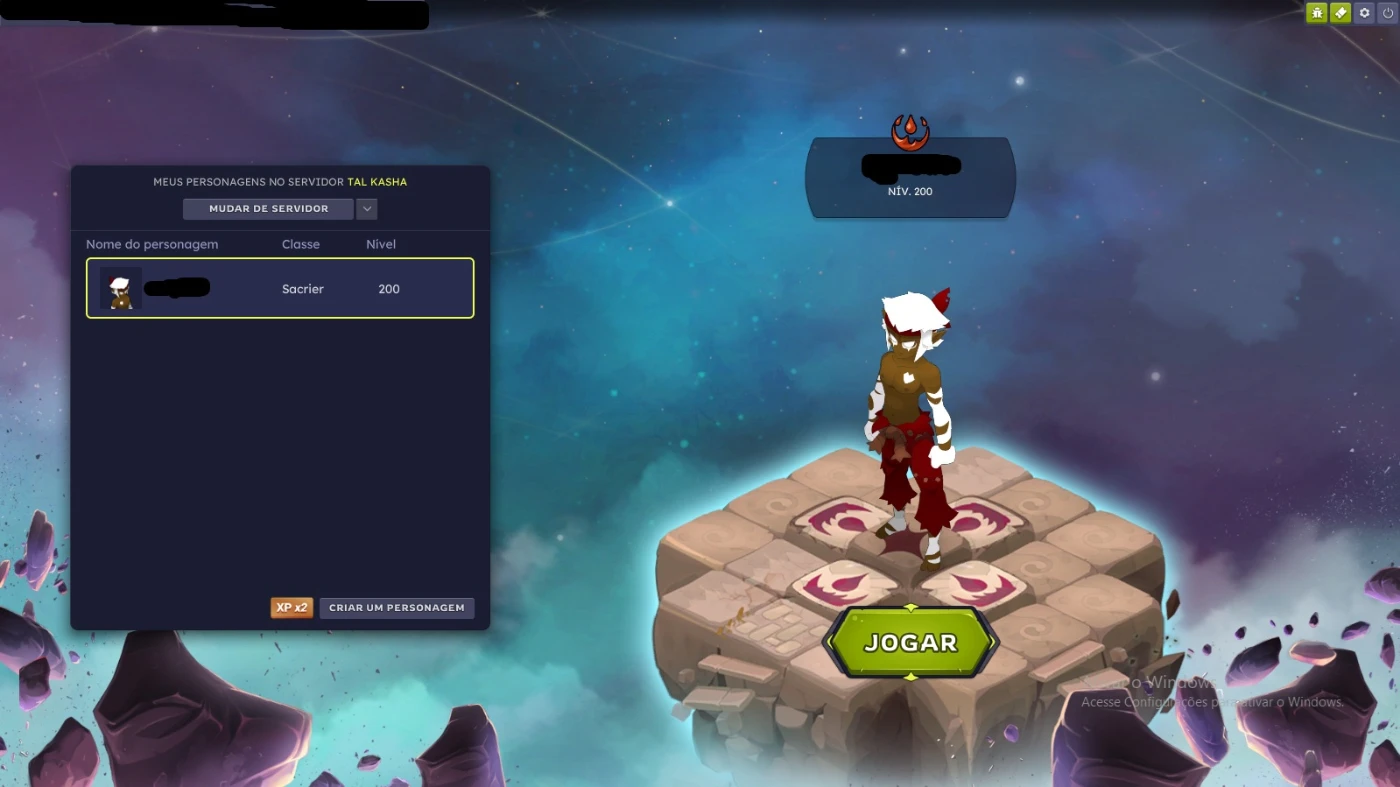
Task: Open the bug report icon
Action: tap(1316, 13)
